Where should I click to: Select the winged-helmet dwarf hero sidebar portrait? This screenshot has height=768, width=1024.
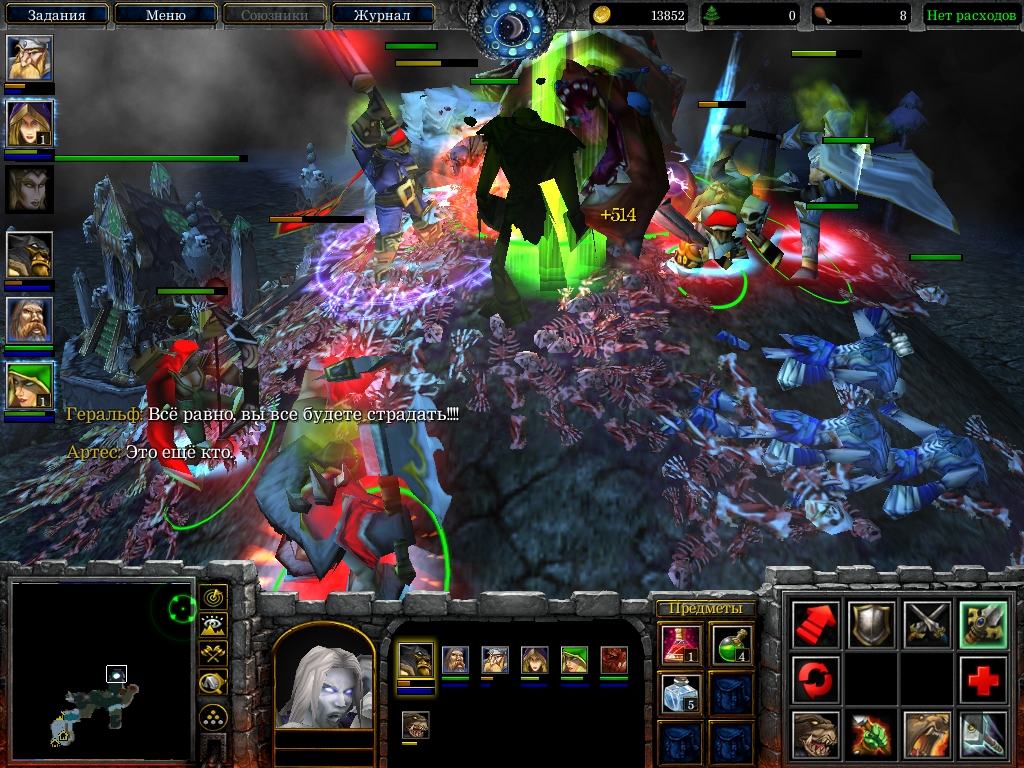(x=30, y=59)
